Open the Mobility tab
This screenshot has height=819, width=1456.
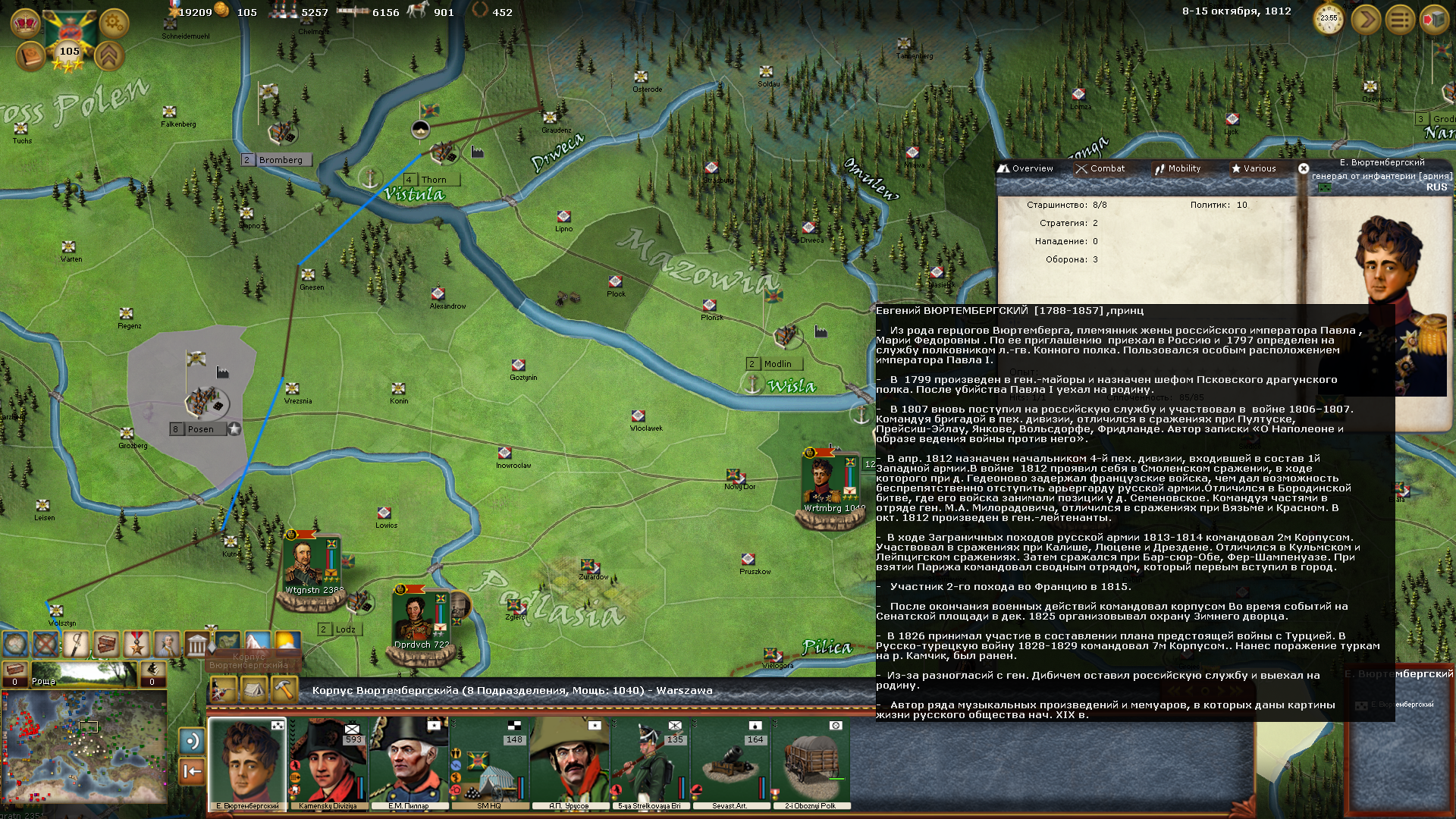click(x=1178, y=168)
